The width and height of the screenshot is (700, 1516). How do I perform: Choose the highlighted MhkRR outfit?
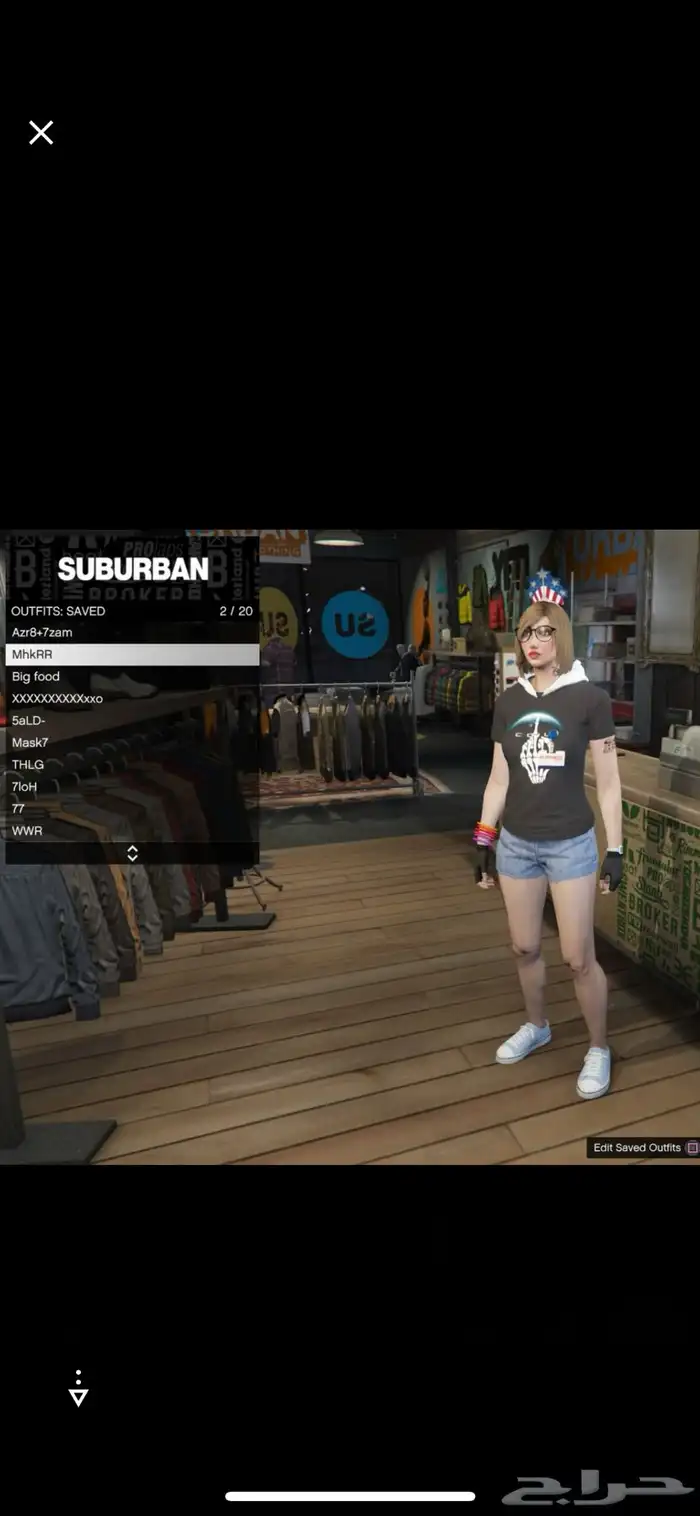click(132, 655)
